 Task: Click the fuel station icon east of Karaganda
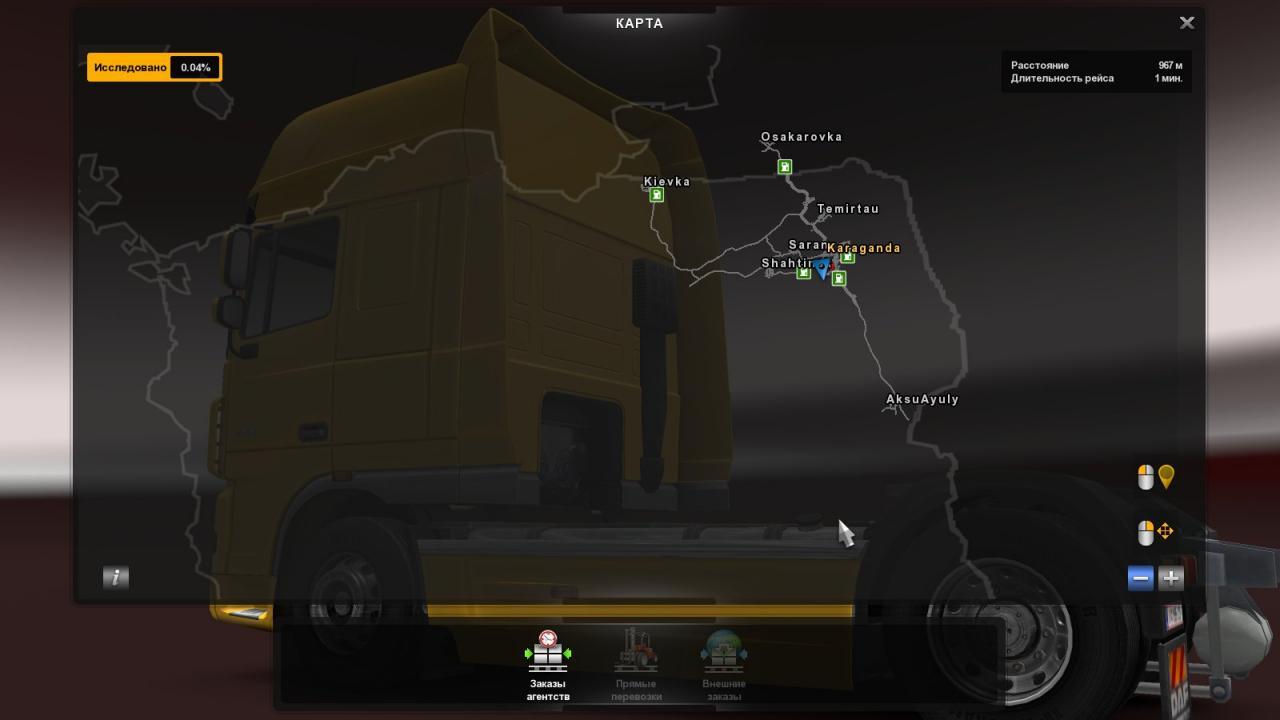(x=846, y=258)
